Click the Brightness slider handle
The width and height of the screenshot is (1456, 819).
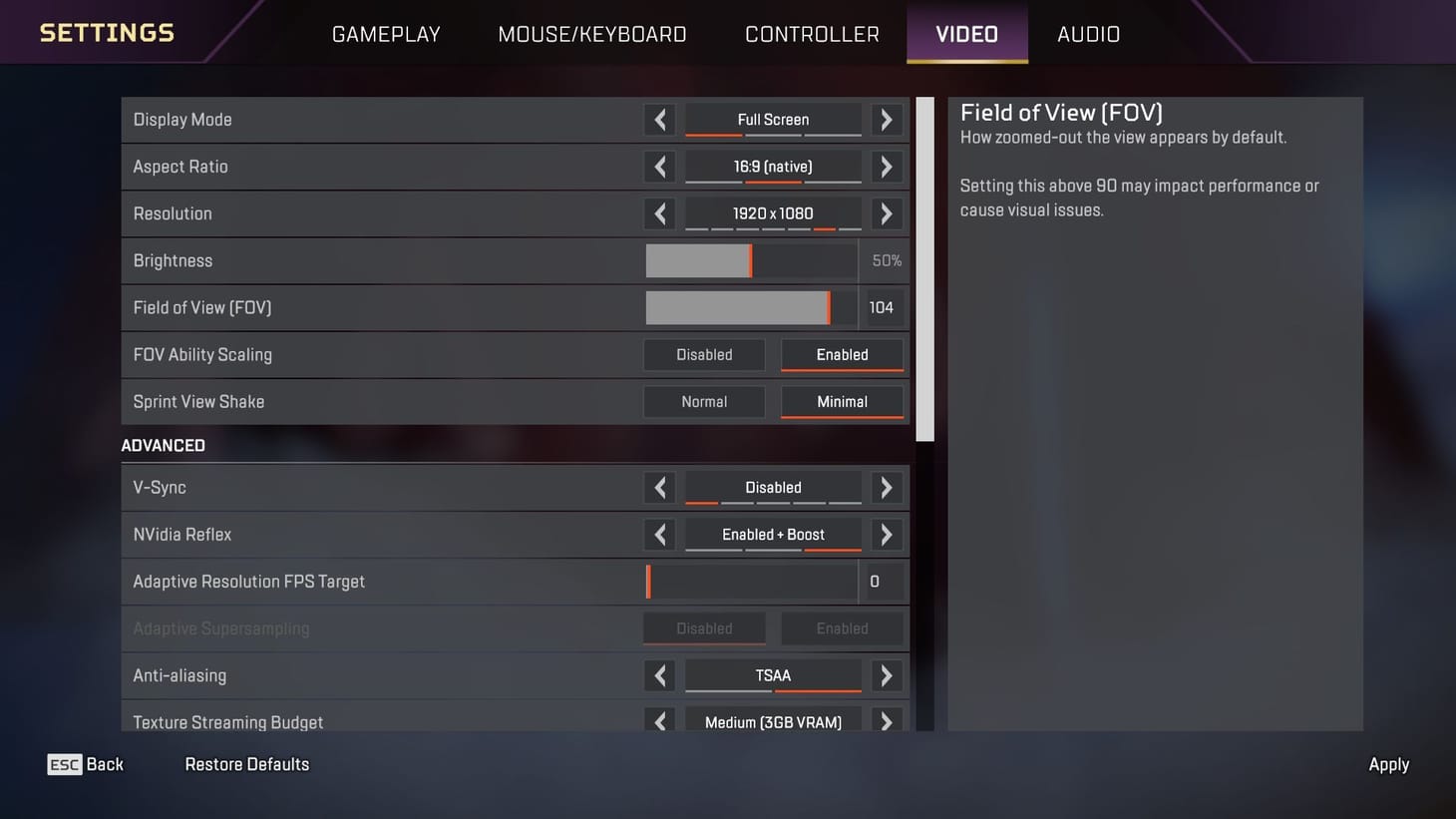point(751,260)
